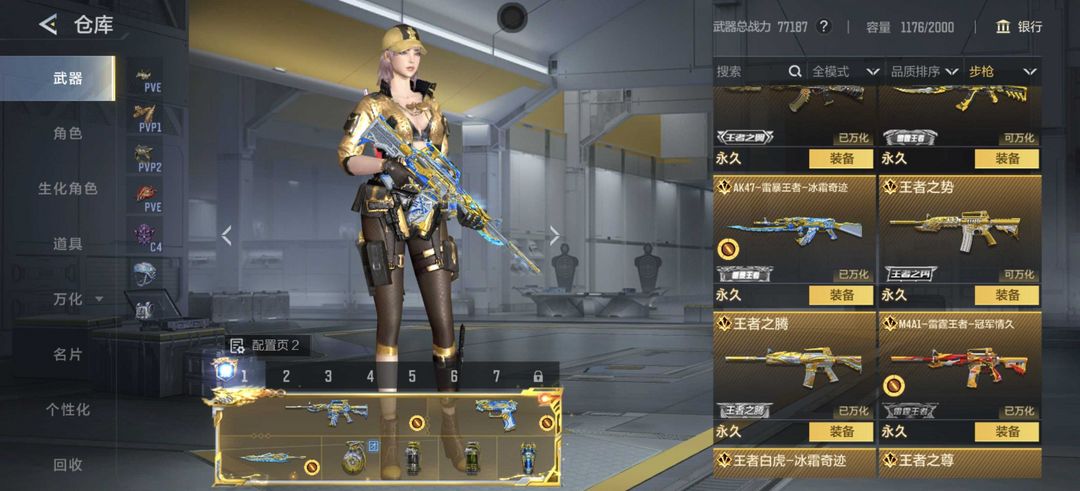Equip the M4A1-雷霆王者-冠军情久 rifle
The image size is (1080, 491).
coord(1007,432)
